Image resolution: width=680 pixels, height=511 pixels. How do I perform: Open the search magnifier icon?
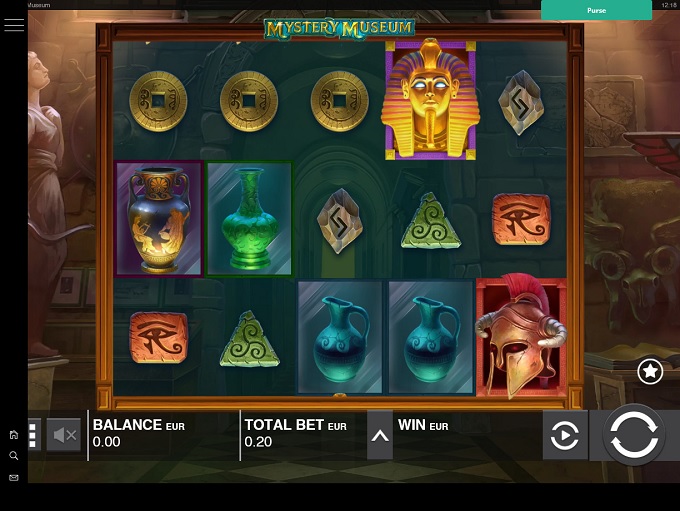tap(14, 456)
